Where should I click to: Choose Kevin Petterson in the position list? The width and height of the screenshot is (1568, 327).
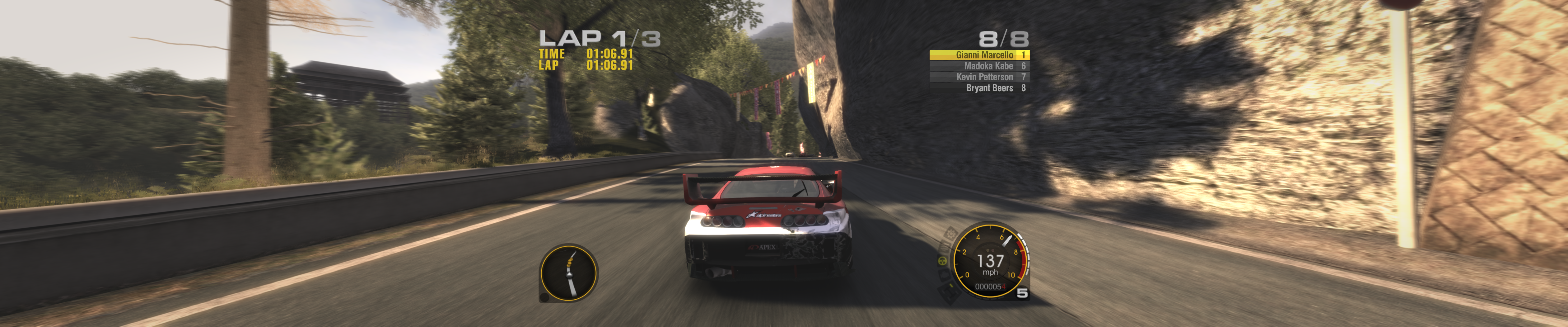[979, 77]
